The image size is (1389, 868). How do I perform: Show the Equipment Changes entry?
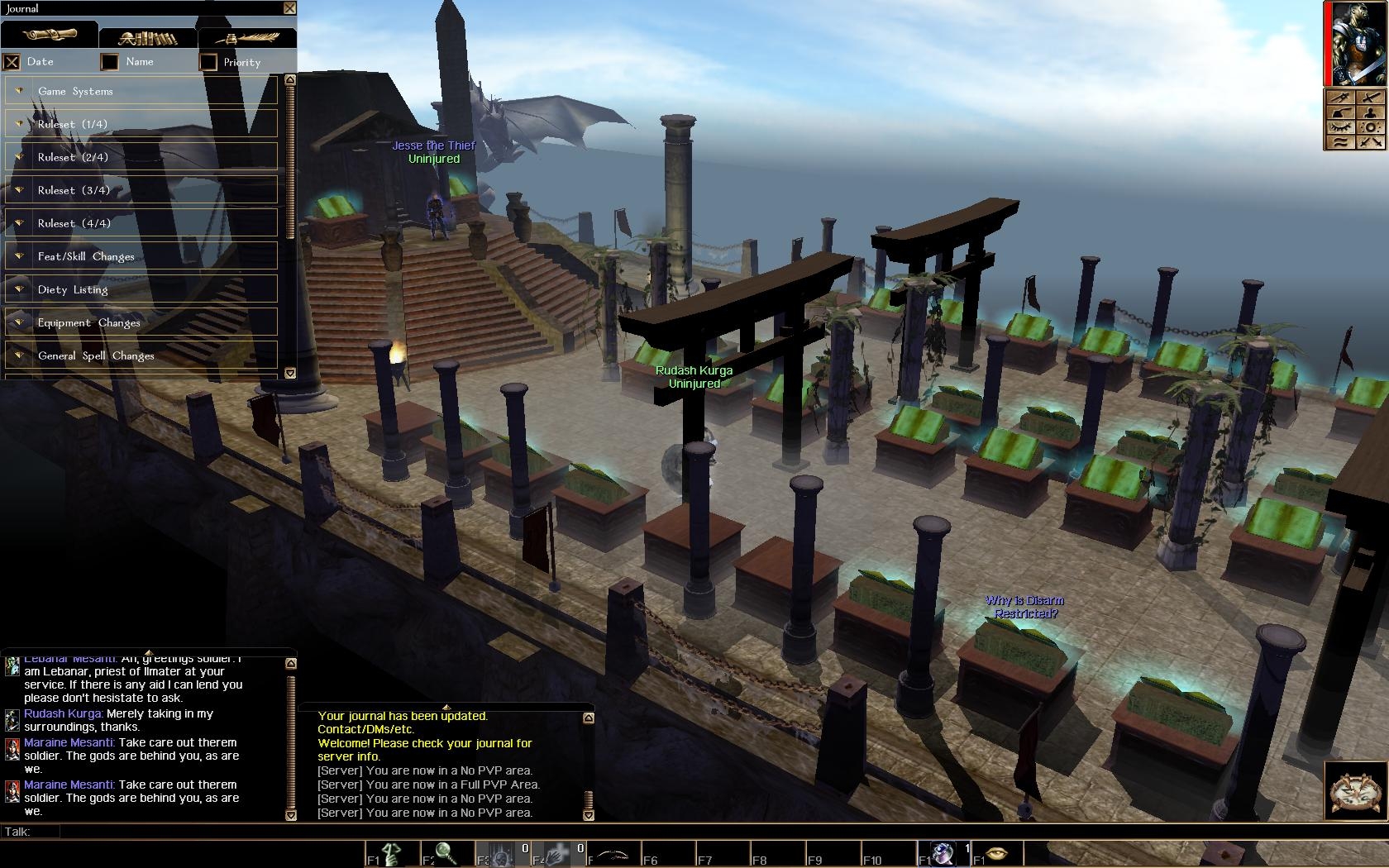[141, 322]
